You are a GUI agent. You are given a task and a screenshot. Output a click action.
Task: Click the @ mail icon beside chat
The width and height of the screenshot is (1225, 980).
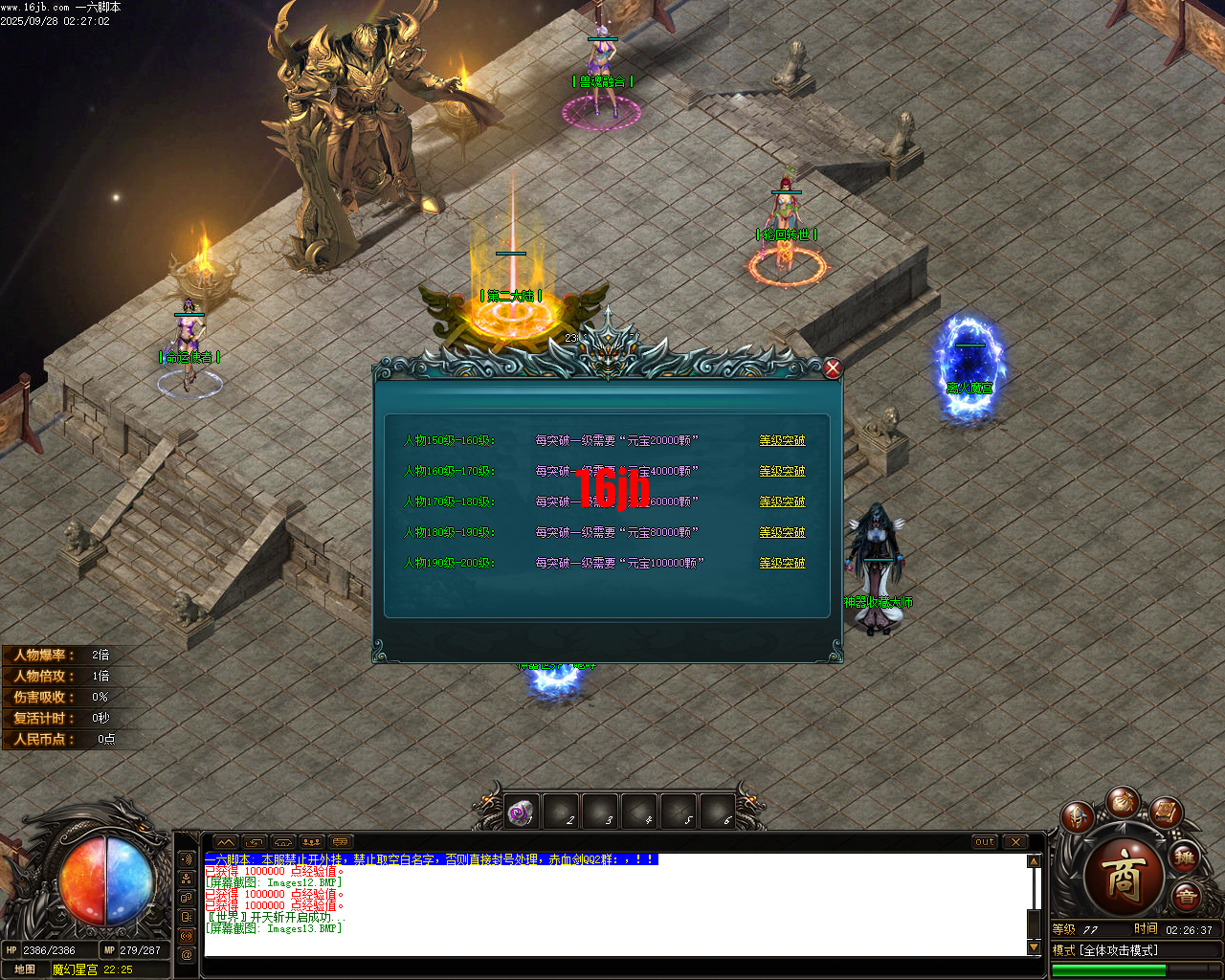point(186,954)
